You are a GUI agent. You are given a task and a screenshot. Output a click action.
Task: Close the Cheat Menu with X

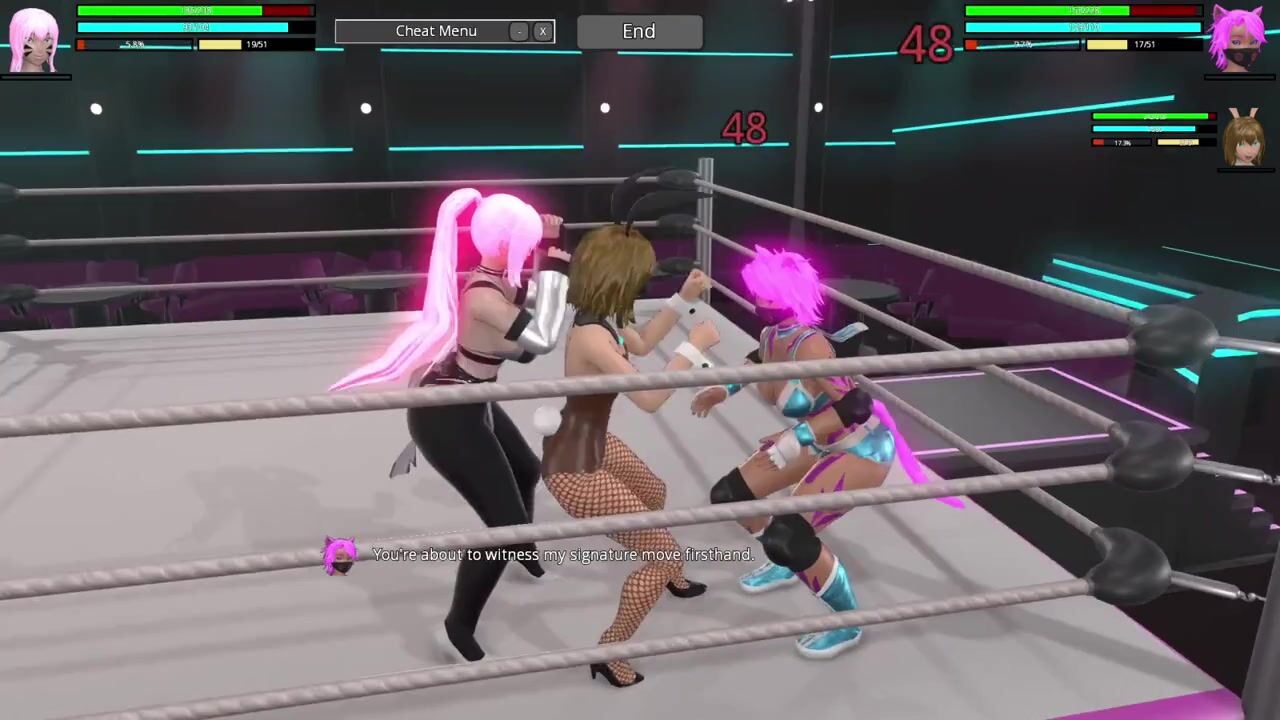tap(543, 32)
